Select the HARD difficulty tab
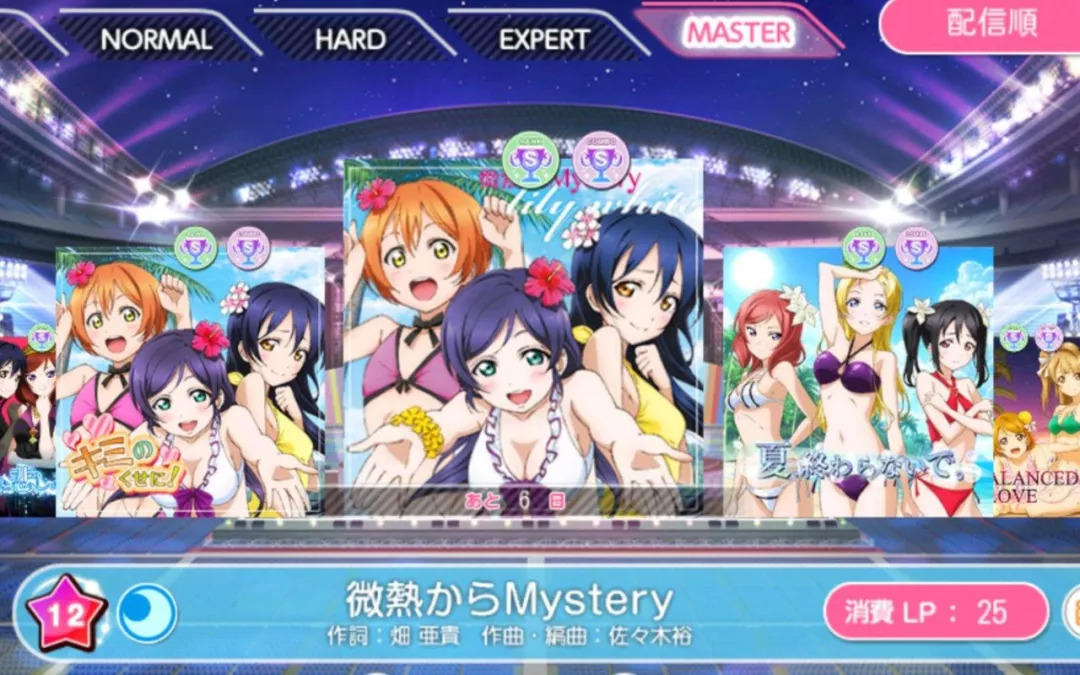This screenshot has height=675, width=1080. (350, 40)
